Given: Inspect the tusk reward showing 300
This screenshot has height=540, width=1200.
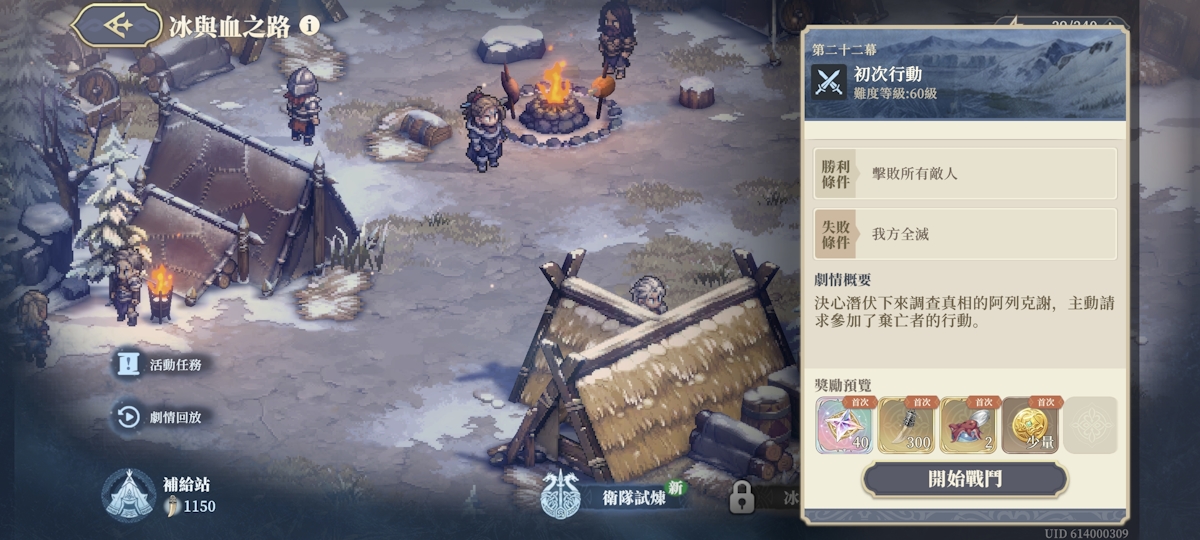Looking at the screenshot, I should 907,425.
